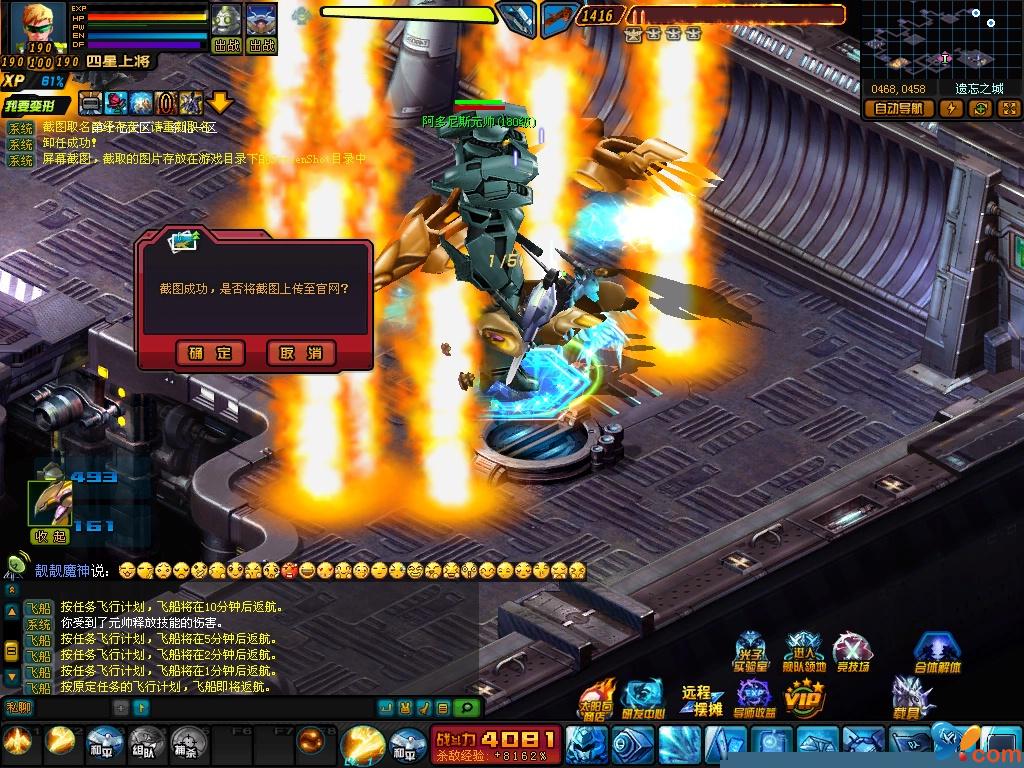Click the green magnifier search button
The width and height of the screenshot is (1024, 768).
point(466,708)
